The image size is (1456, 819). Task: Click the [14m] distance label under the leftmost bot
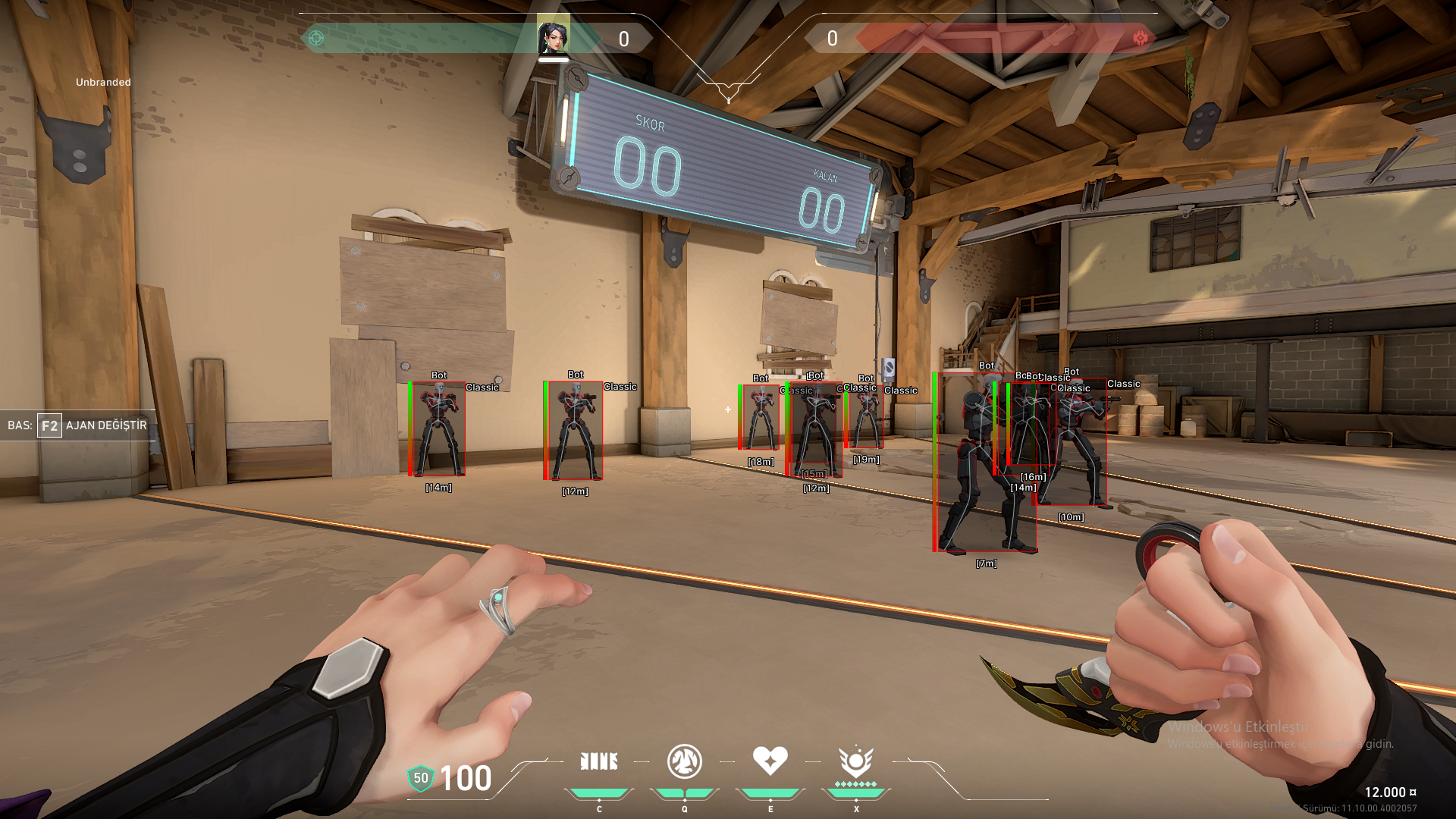(x=438, y=489)
